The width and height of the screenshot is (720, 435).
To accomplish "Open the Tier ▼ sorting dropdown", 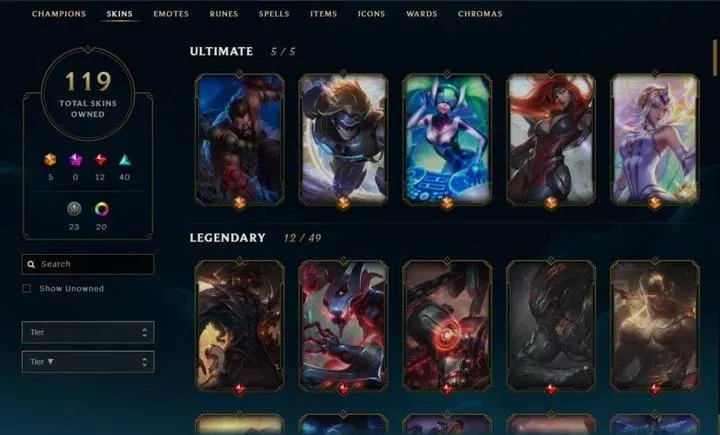I will (x=88, y=362).
